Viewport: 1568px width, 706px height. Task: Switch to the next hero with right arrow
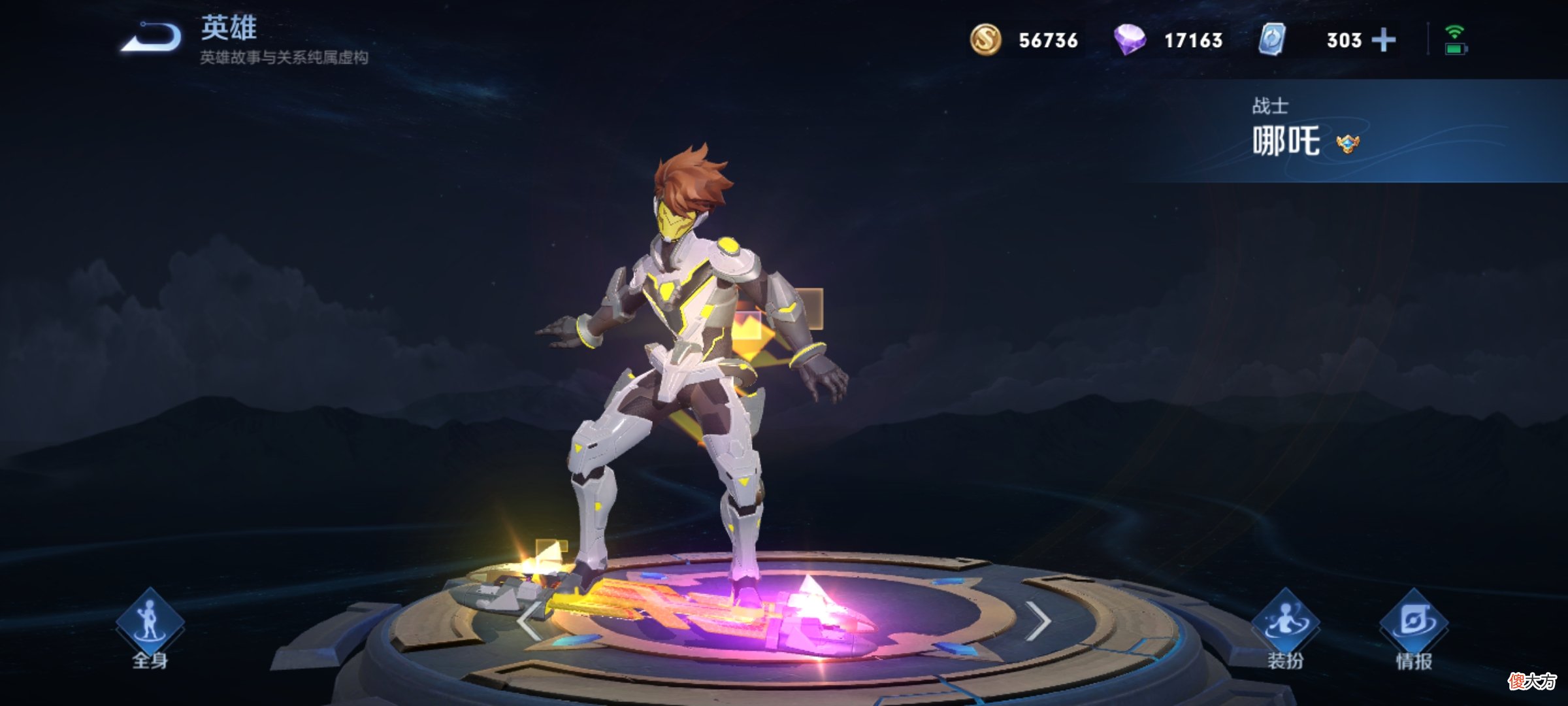pyautogui.click(x=1037, y=621)
